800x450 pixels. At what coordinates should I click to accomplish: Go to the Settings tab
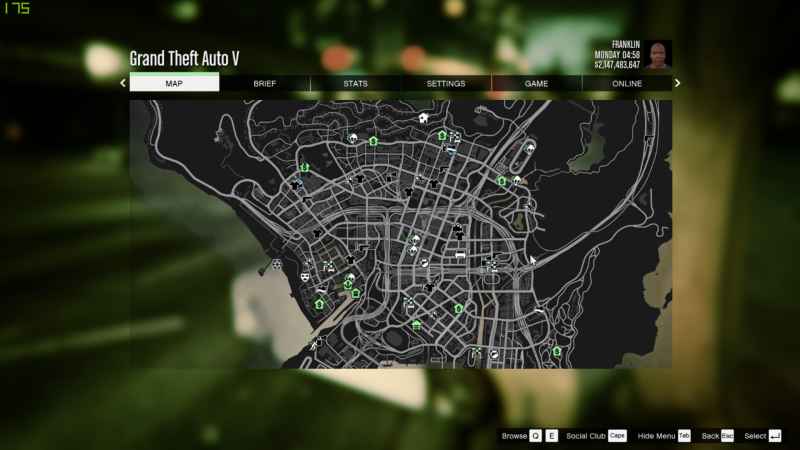coord(446,84)
